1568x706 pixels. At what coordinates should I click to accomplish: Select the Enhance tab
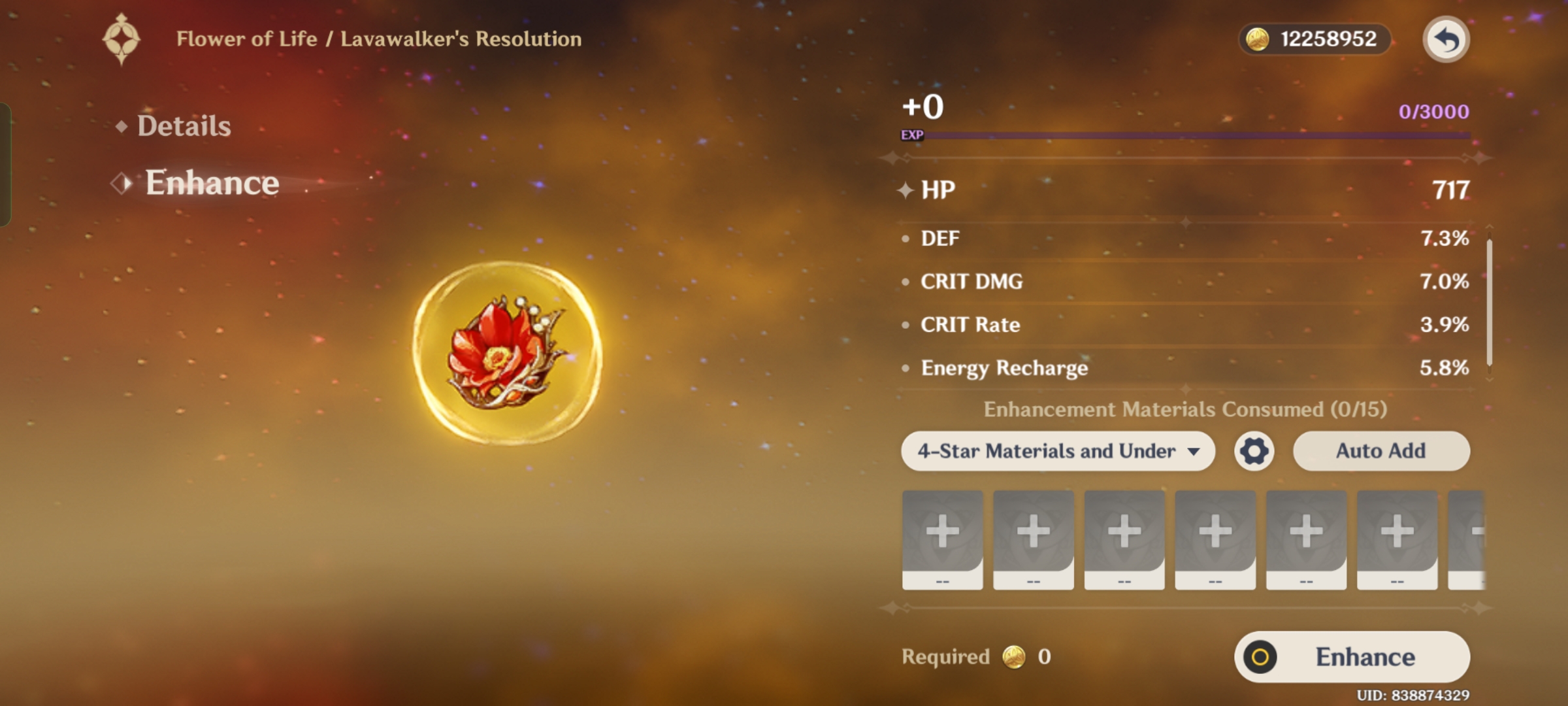[212, 183]
